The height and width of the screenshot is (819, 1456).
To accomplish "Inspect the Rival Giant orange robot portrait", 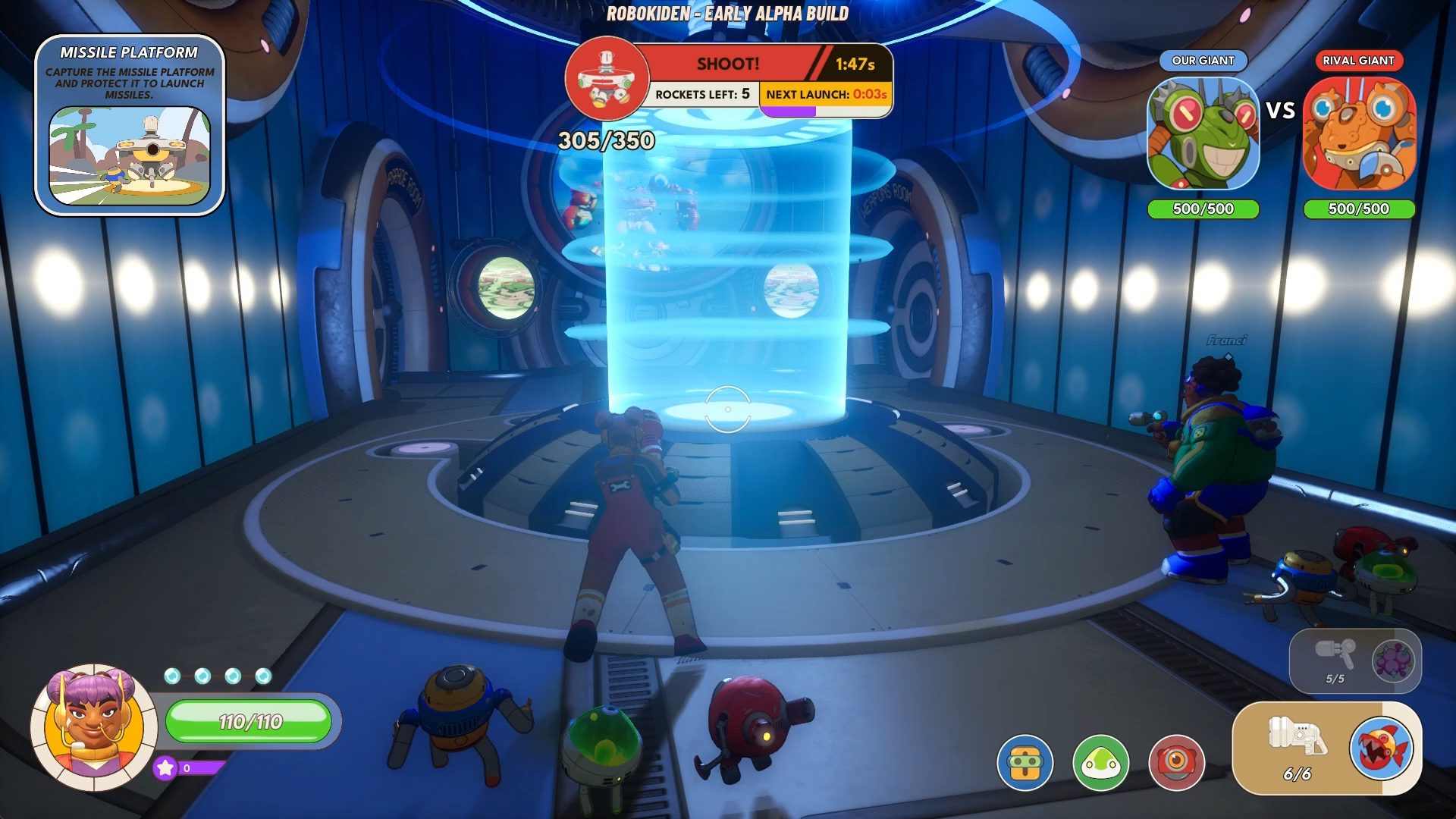I will [x=1359, y=134].
